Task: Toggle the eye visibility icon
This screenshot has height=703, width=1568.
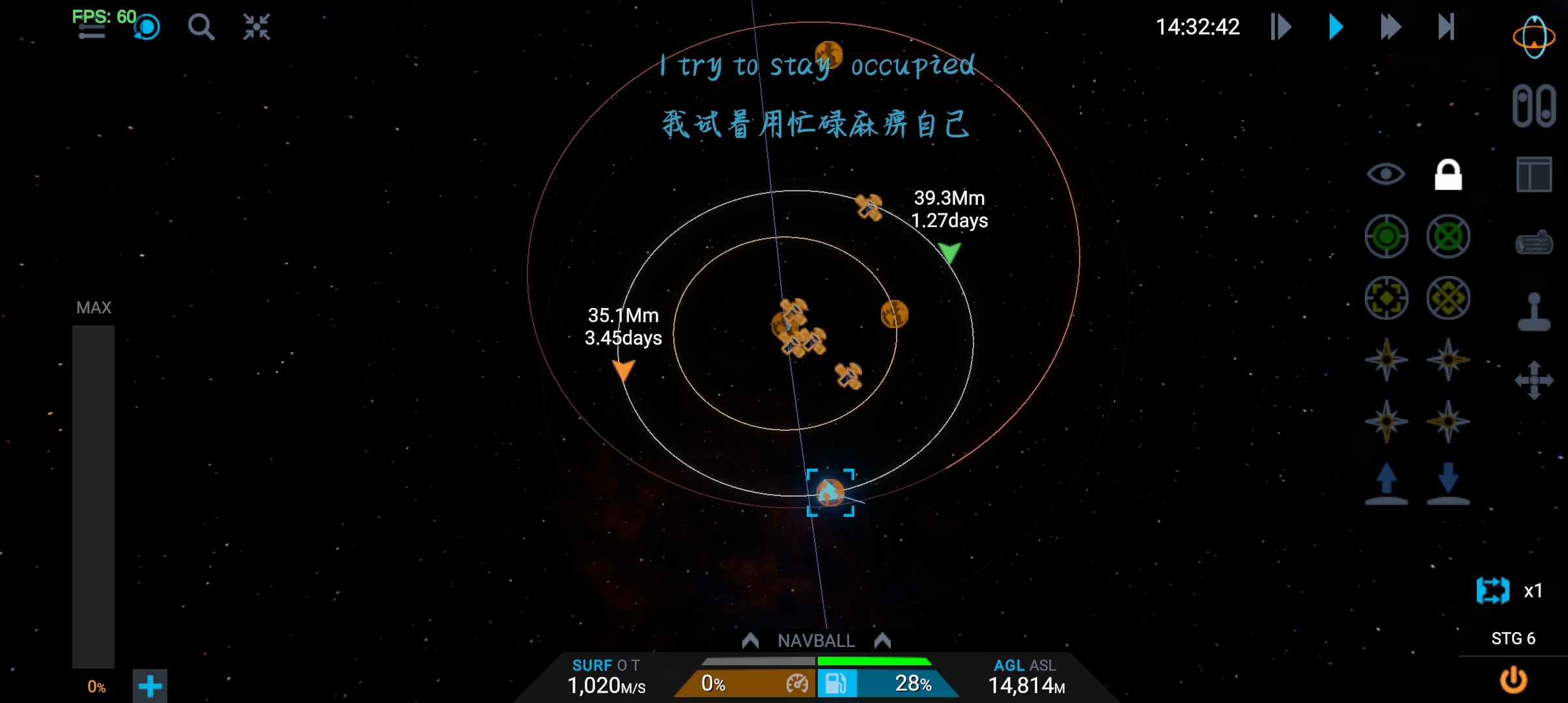Action: 1386,174
